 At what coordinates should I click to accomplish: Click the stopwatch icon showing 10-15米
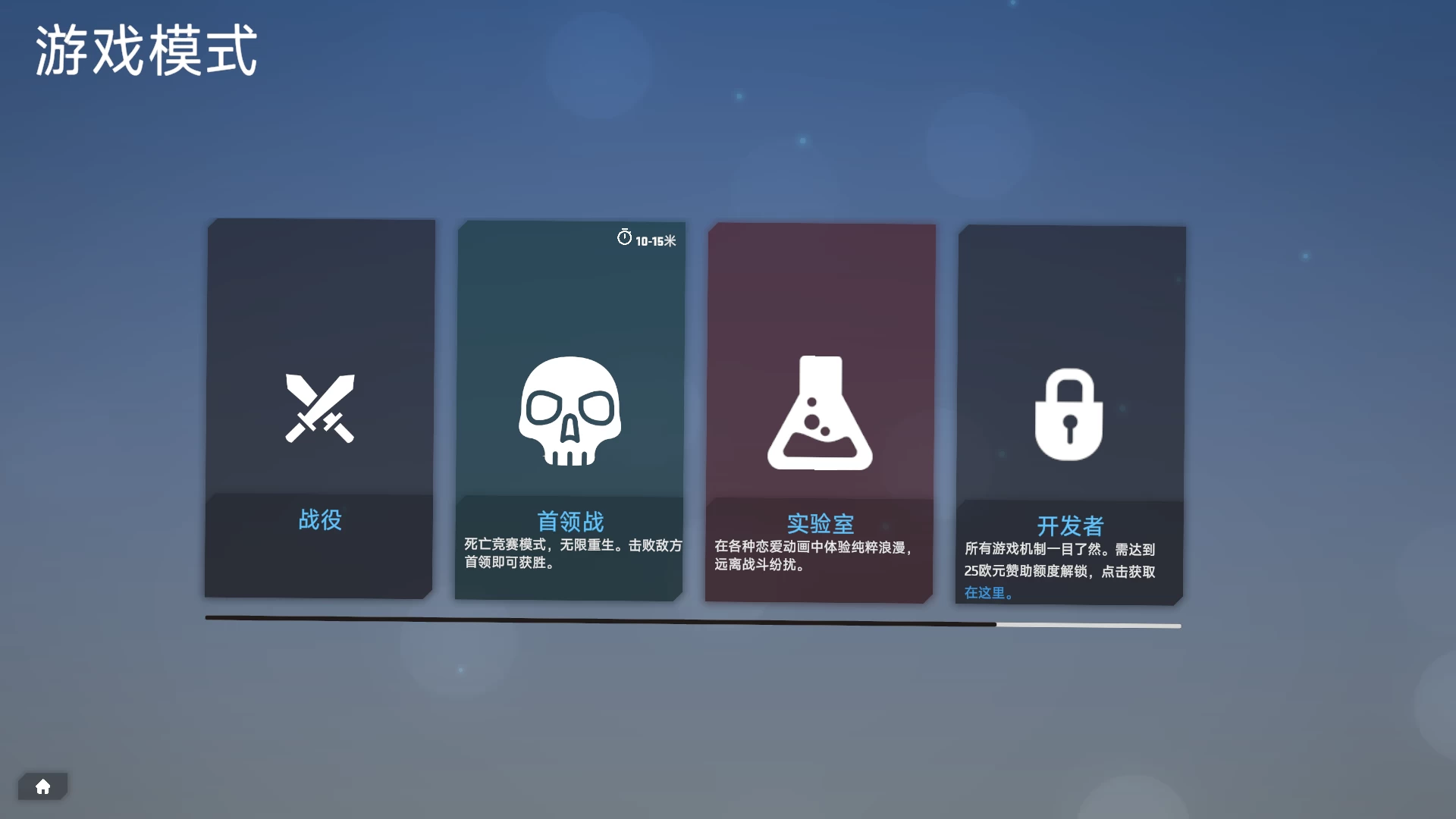624,237
